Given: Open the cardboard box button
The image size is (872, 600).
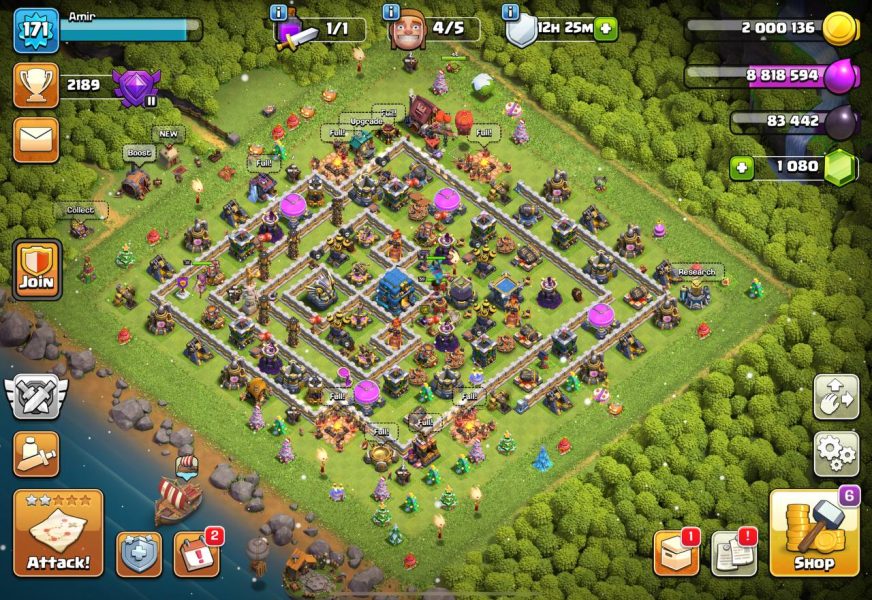Looking at the screenshot, I should [676, 553].
